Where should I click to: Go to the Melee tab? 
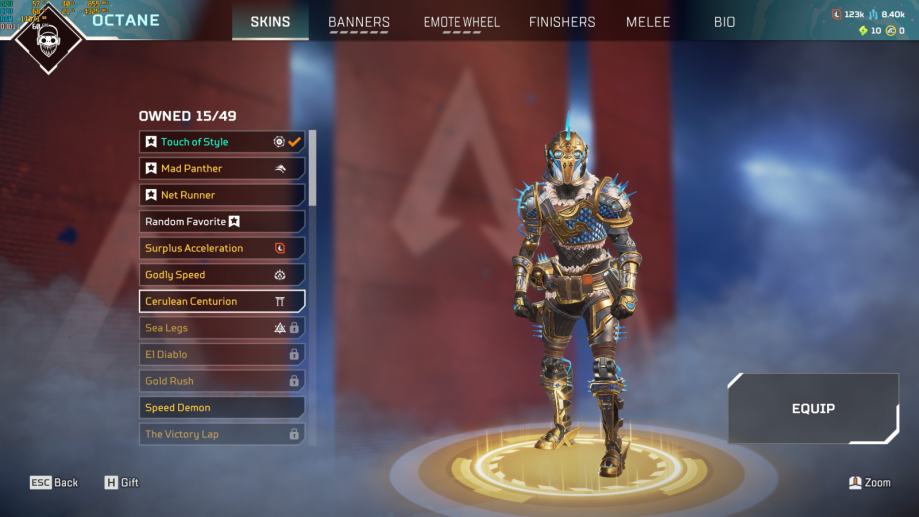648,22
